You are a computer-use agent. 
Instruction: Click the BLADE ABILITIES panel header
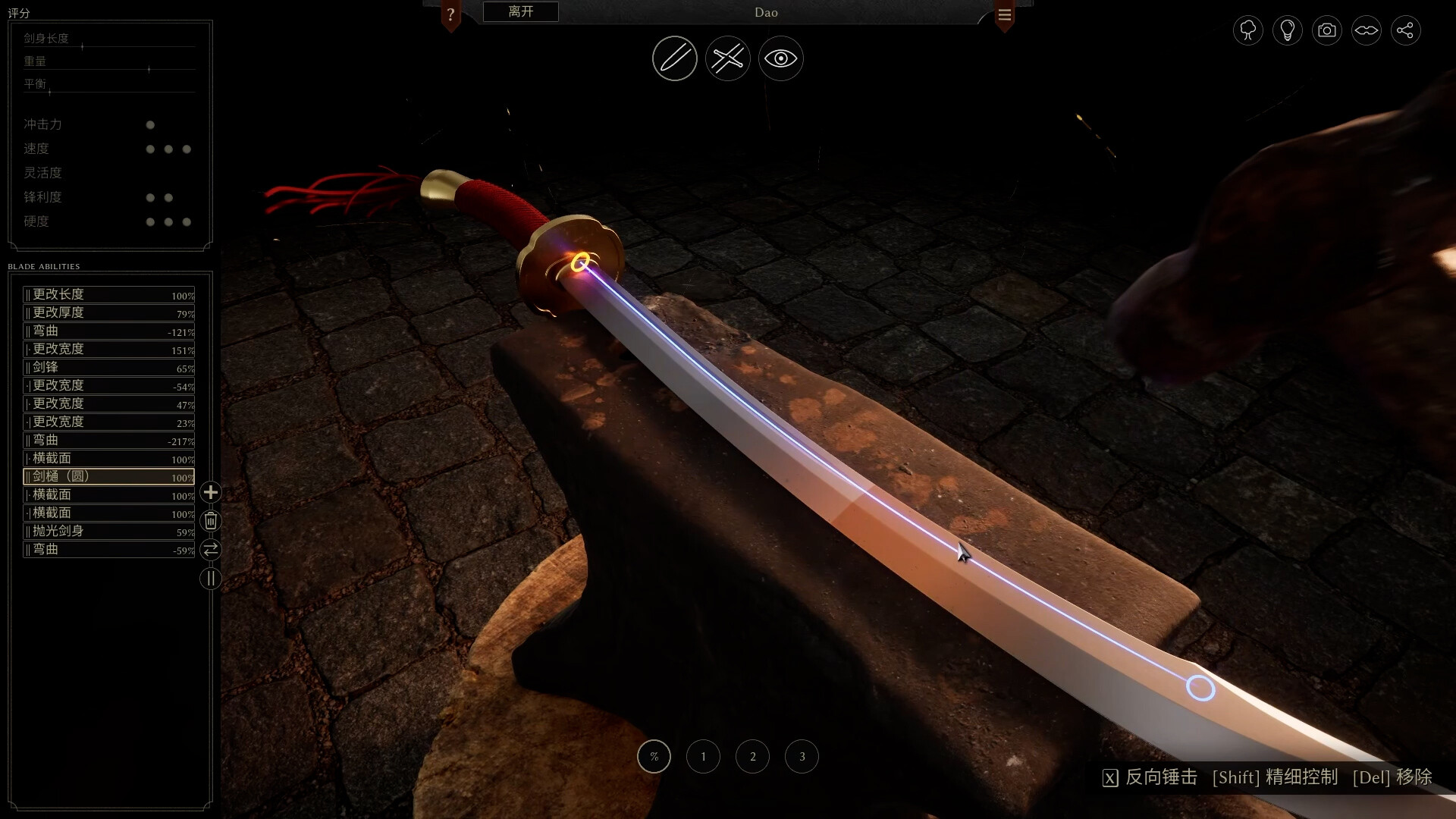click(x=43, y=266)
